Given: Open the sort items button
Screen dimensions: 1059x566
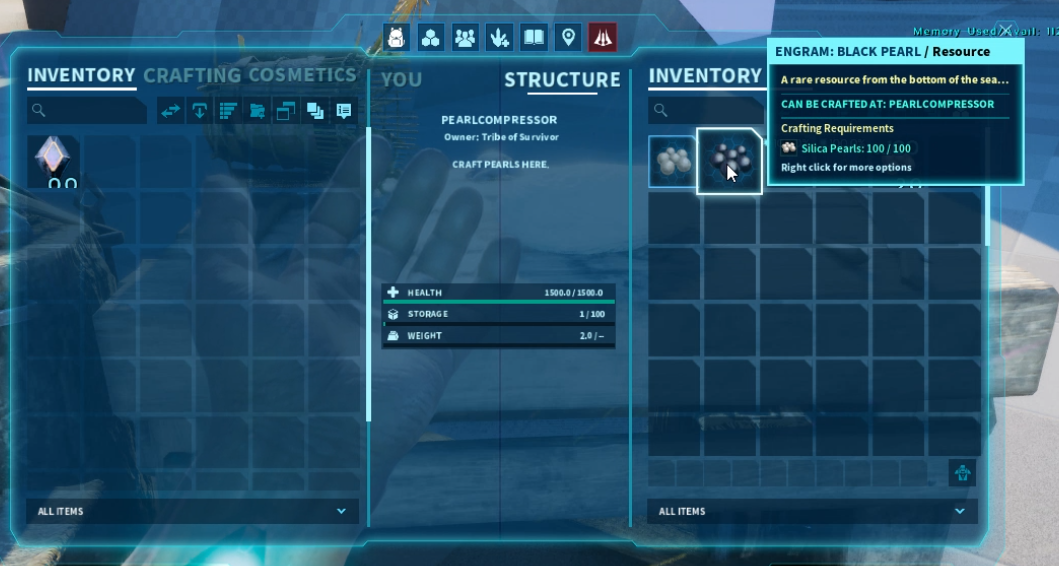Looking at the screenshot, I should click(x=228, y=111).
